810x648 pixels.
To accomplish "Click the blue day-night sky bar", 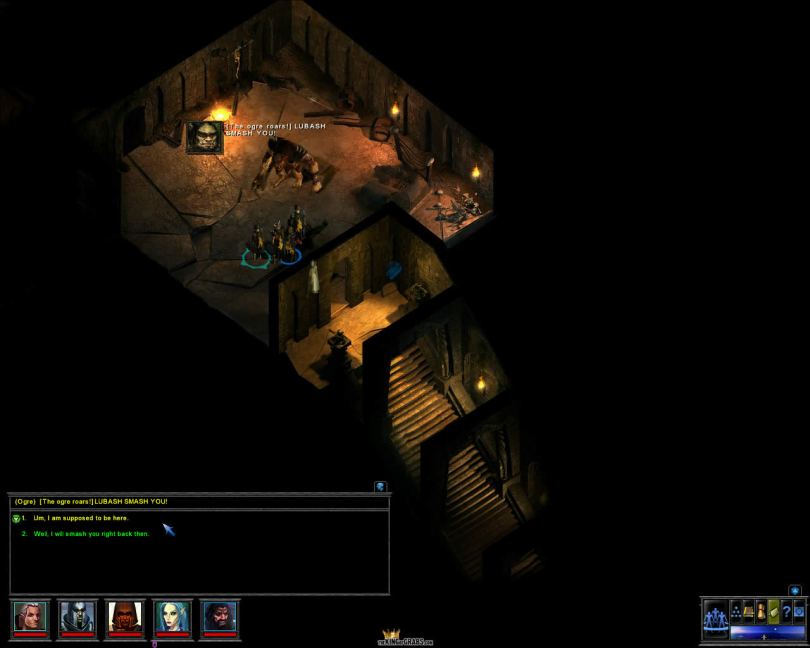I will point(767,632).
